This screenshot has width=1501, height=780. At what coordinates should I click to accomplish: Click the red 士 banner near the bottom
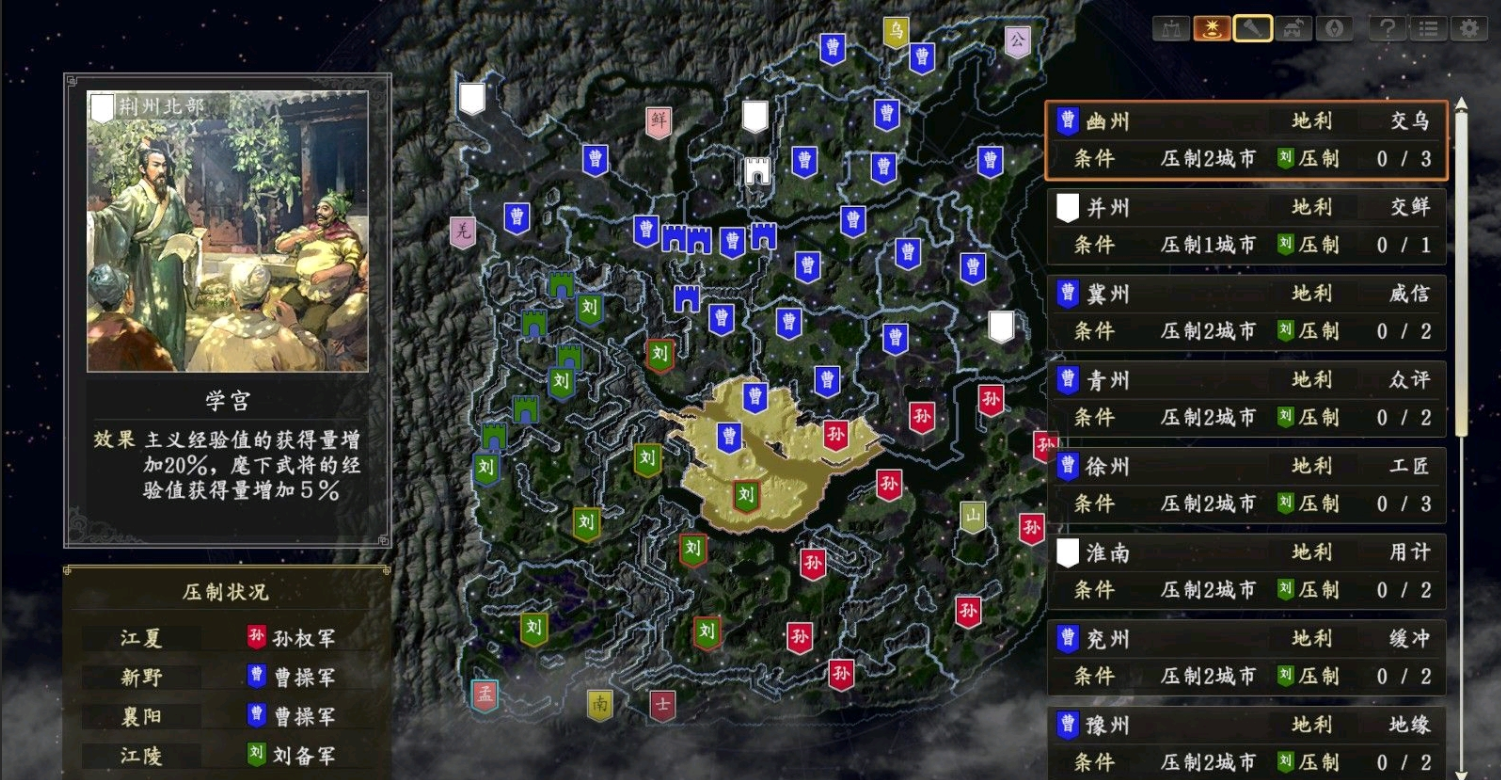pos(663,706)
